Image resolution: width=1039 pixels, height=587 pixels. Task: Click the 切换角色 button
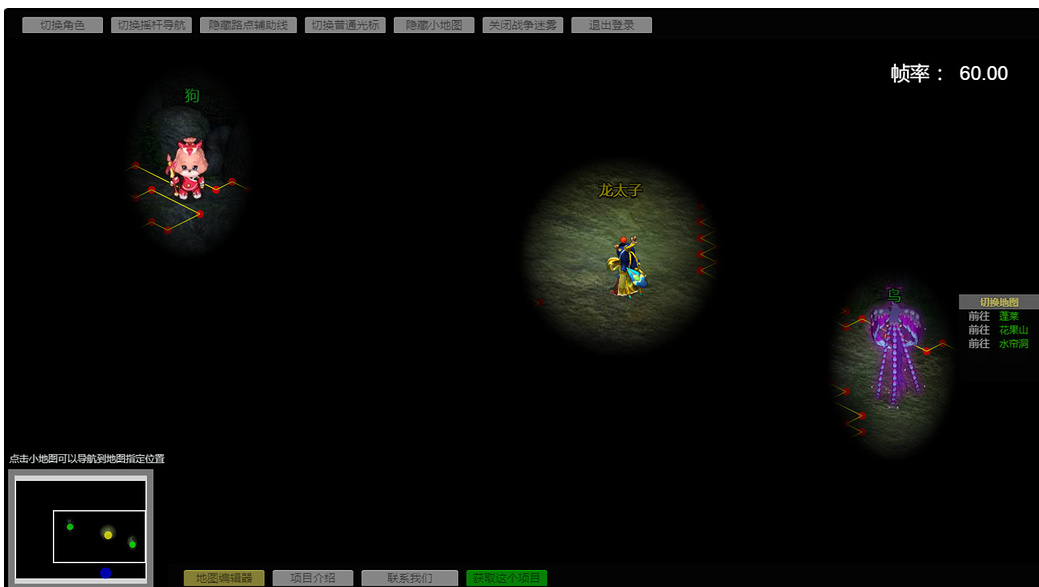[x=62, y=25]
